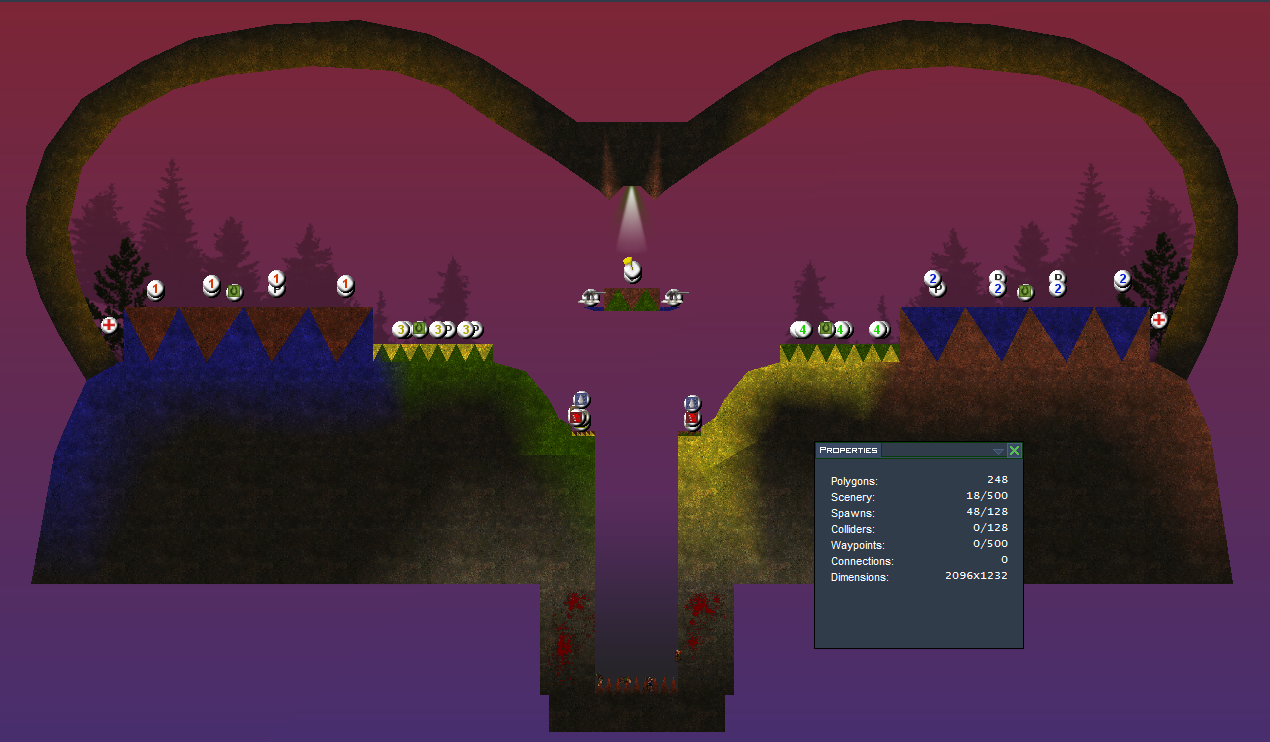The height and width of the screenshot is (742, 1270).
Task: Collapse the Properties panel with the triangle
Action: coord(998,451)
